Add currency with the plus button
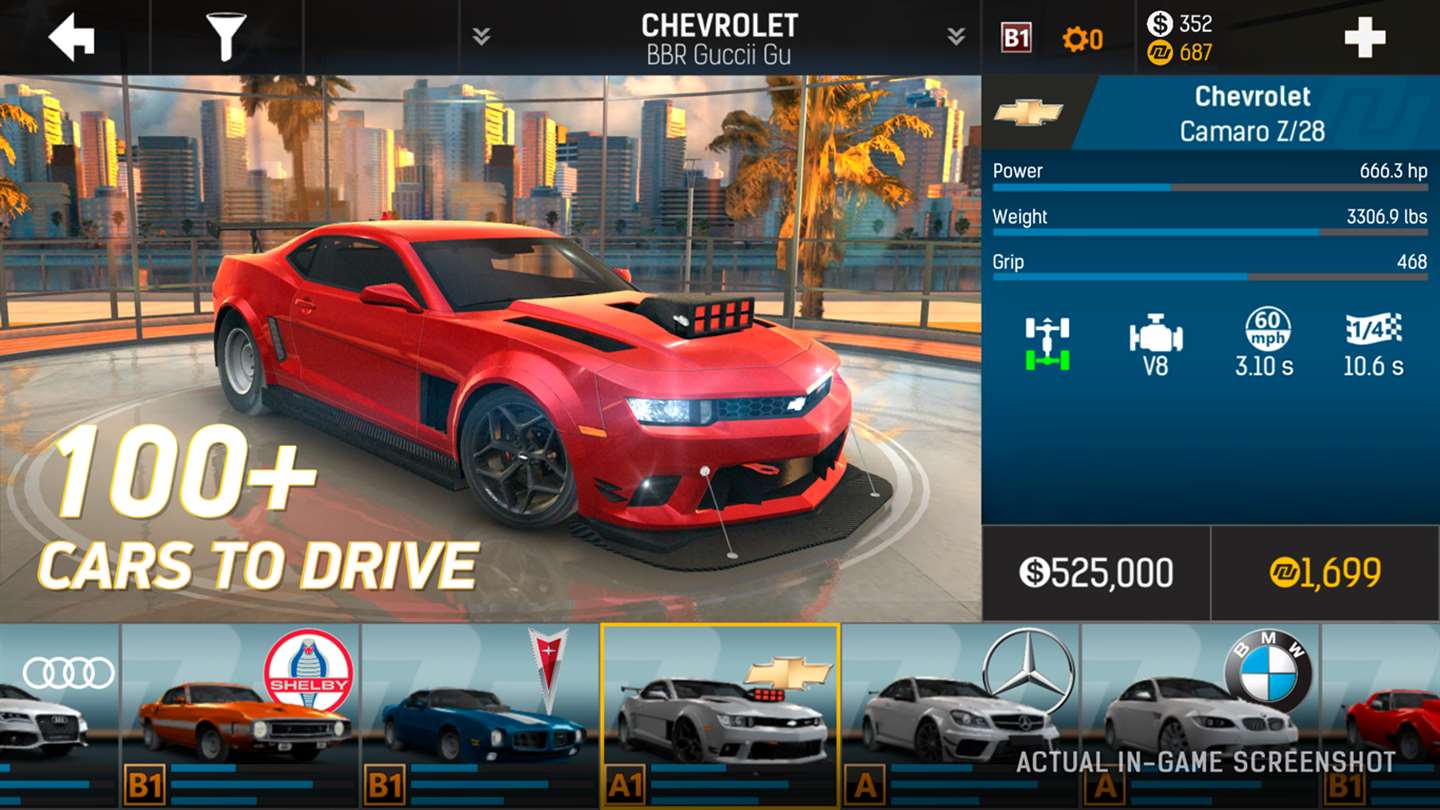The height and width of the screenshot is (810, 1440). (1364, 38)
